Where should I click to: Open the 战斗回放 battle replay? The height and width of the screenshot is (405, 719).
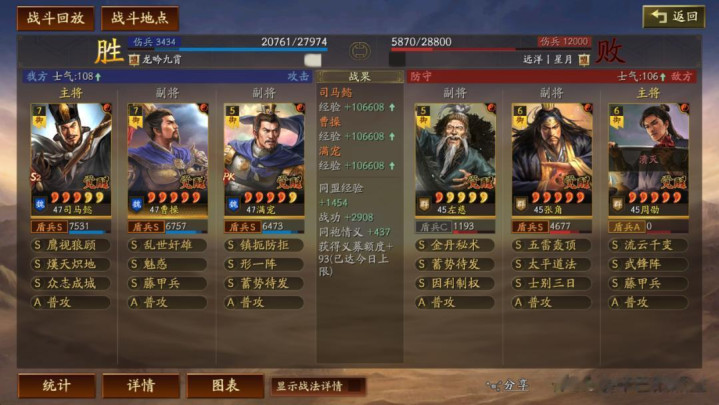click(x=56, y=18)
